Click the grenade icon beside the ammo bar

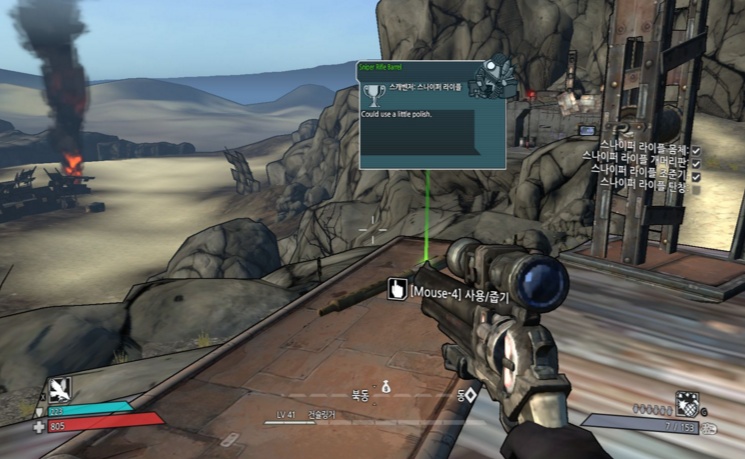click(687, 404)
